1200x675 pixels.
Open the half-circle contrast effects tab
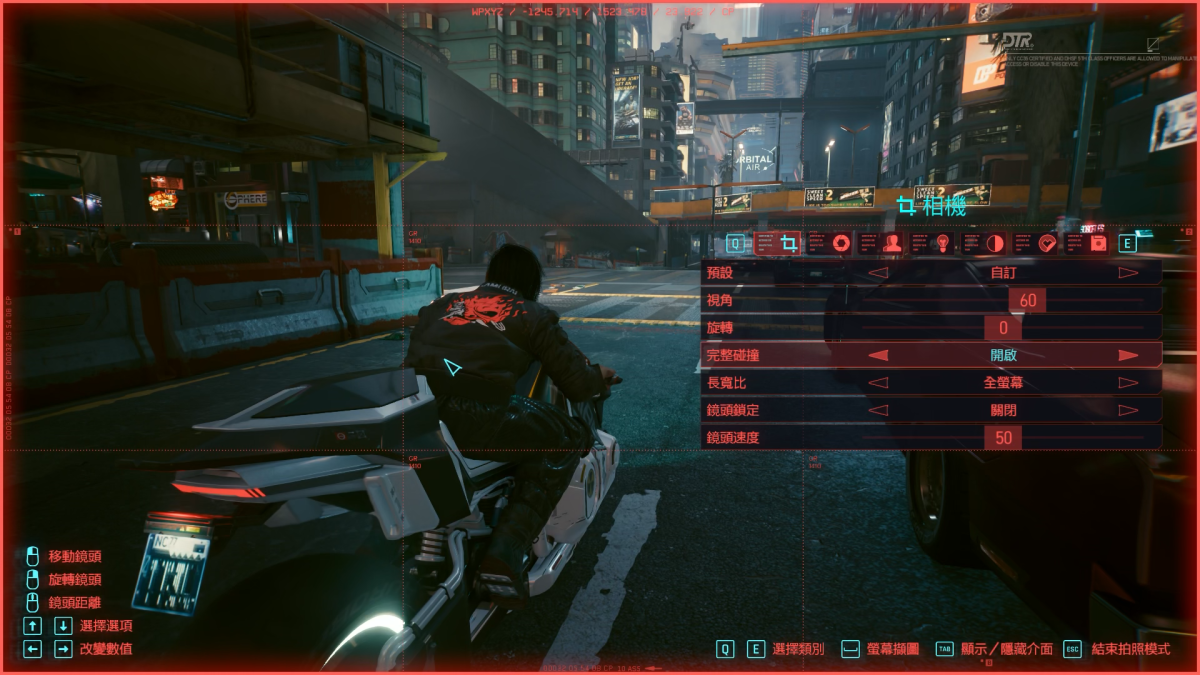point(995,243)
